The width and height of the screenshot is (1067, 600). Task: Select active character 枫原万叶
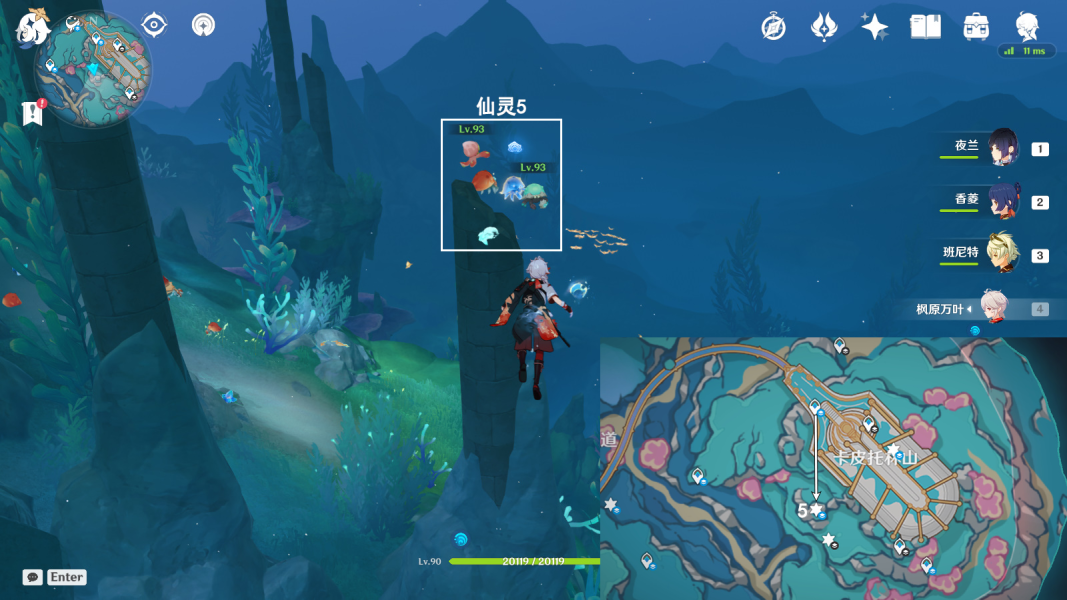[x=993, y=308]
